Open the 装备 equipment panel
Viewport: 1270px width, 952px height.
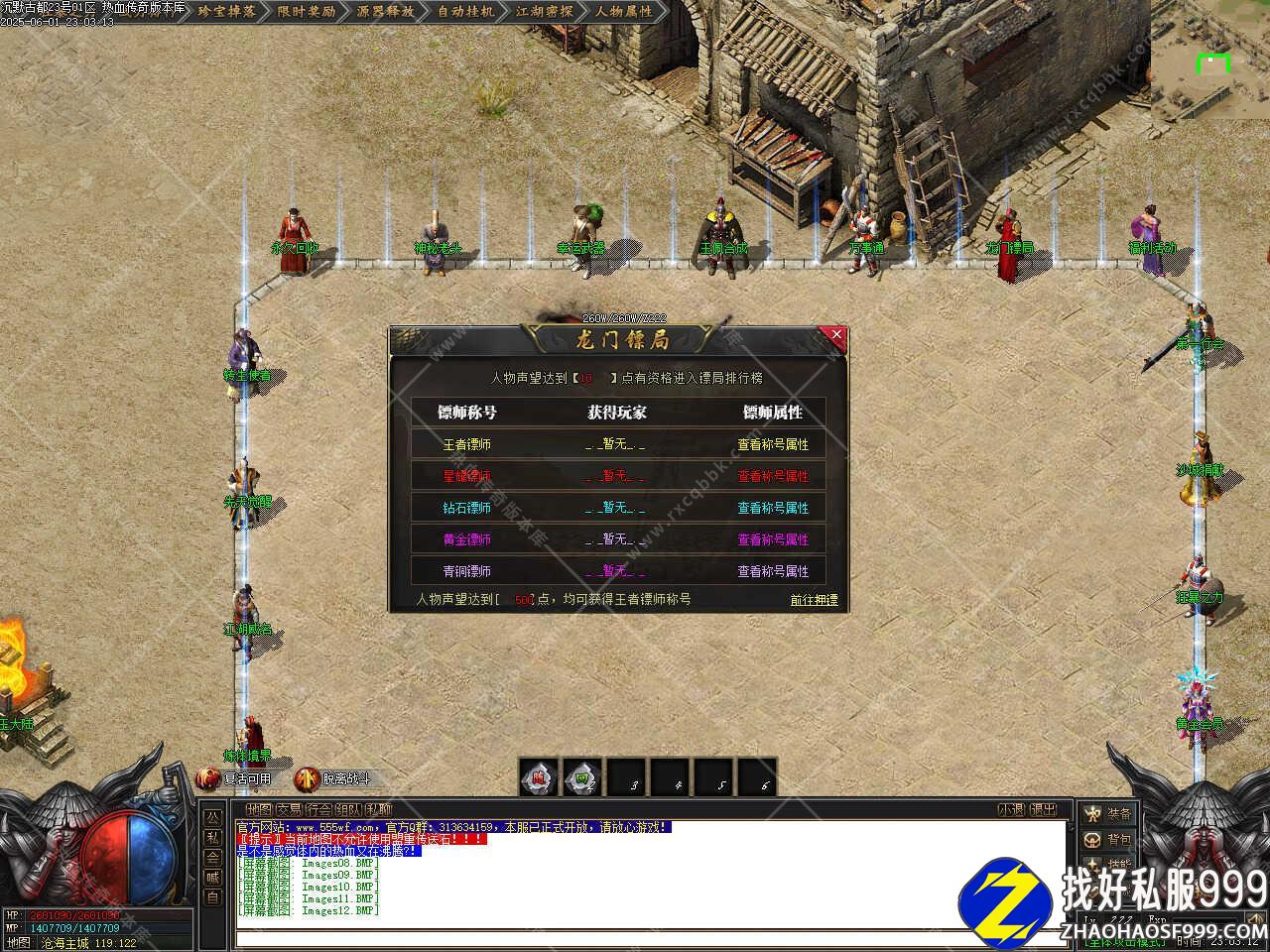coord(1108,814)
